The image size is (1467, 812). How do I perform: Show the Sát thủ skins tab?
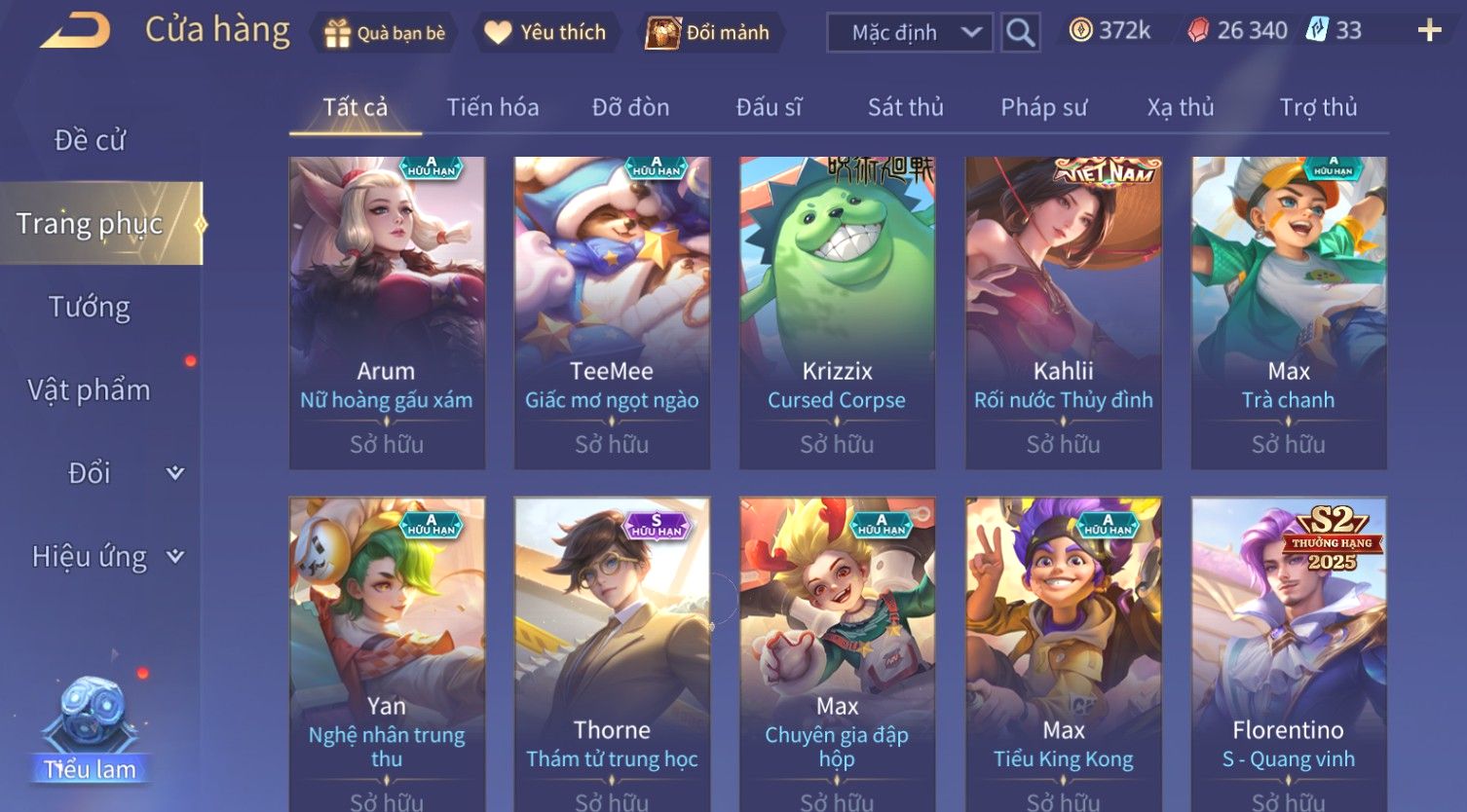905,107
